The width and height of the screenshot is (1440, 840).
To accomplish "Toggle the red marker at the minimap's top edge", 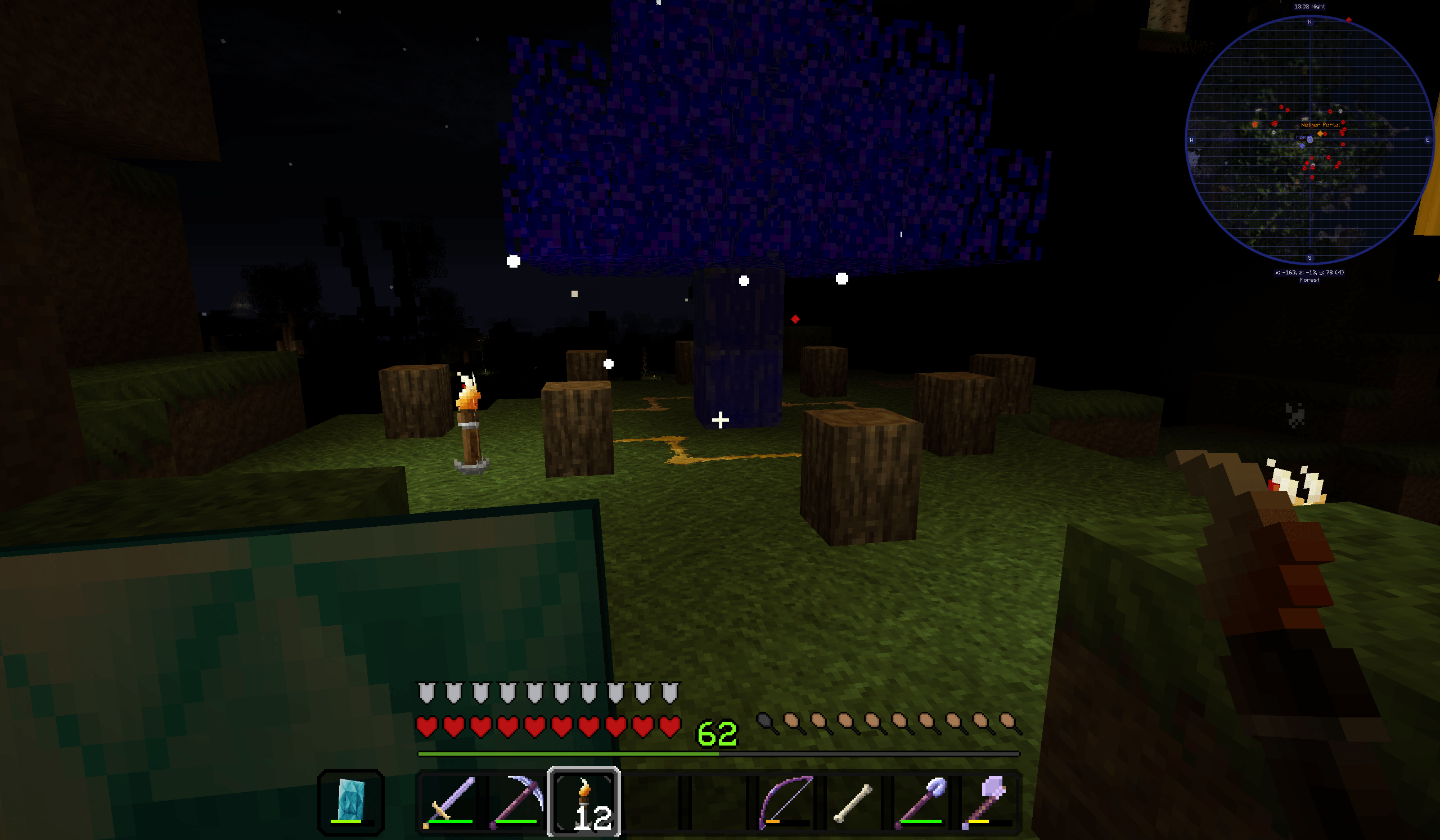I will point(1348,20).
